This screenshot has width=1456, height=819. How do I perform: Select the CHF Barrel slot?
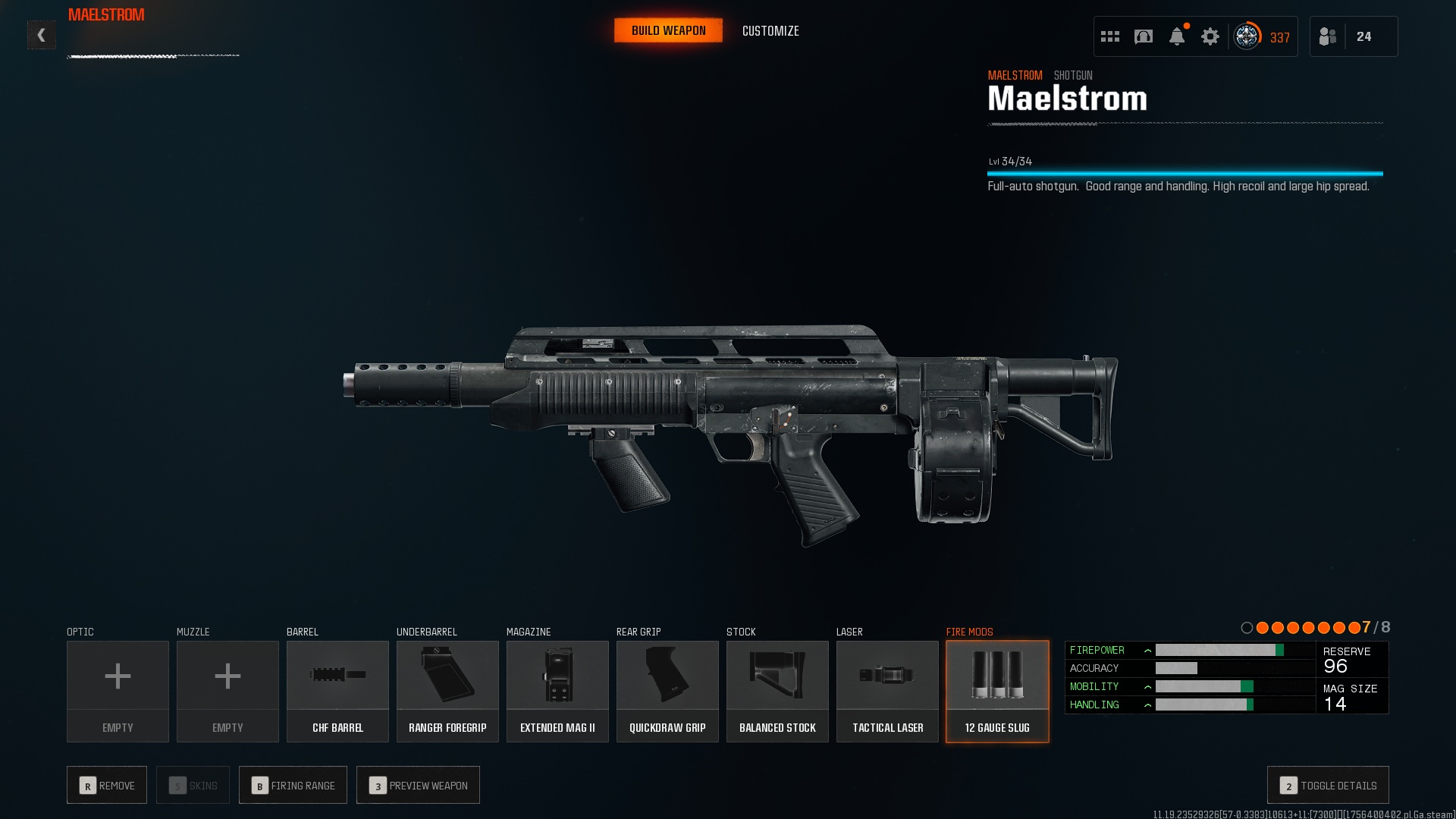coord(337,691)
